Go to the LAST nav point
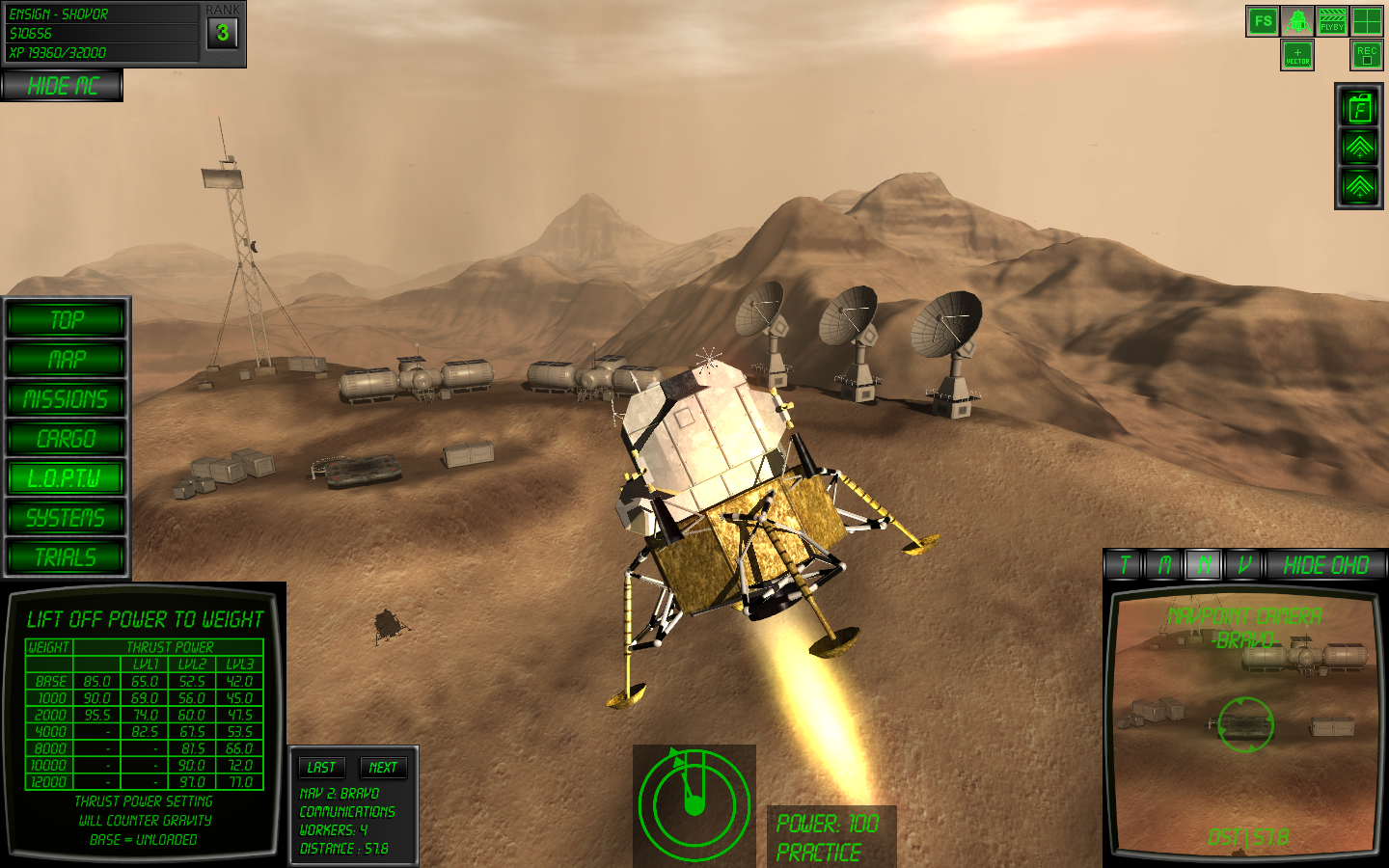 (321, 768)
